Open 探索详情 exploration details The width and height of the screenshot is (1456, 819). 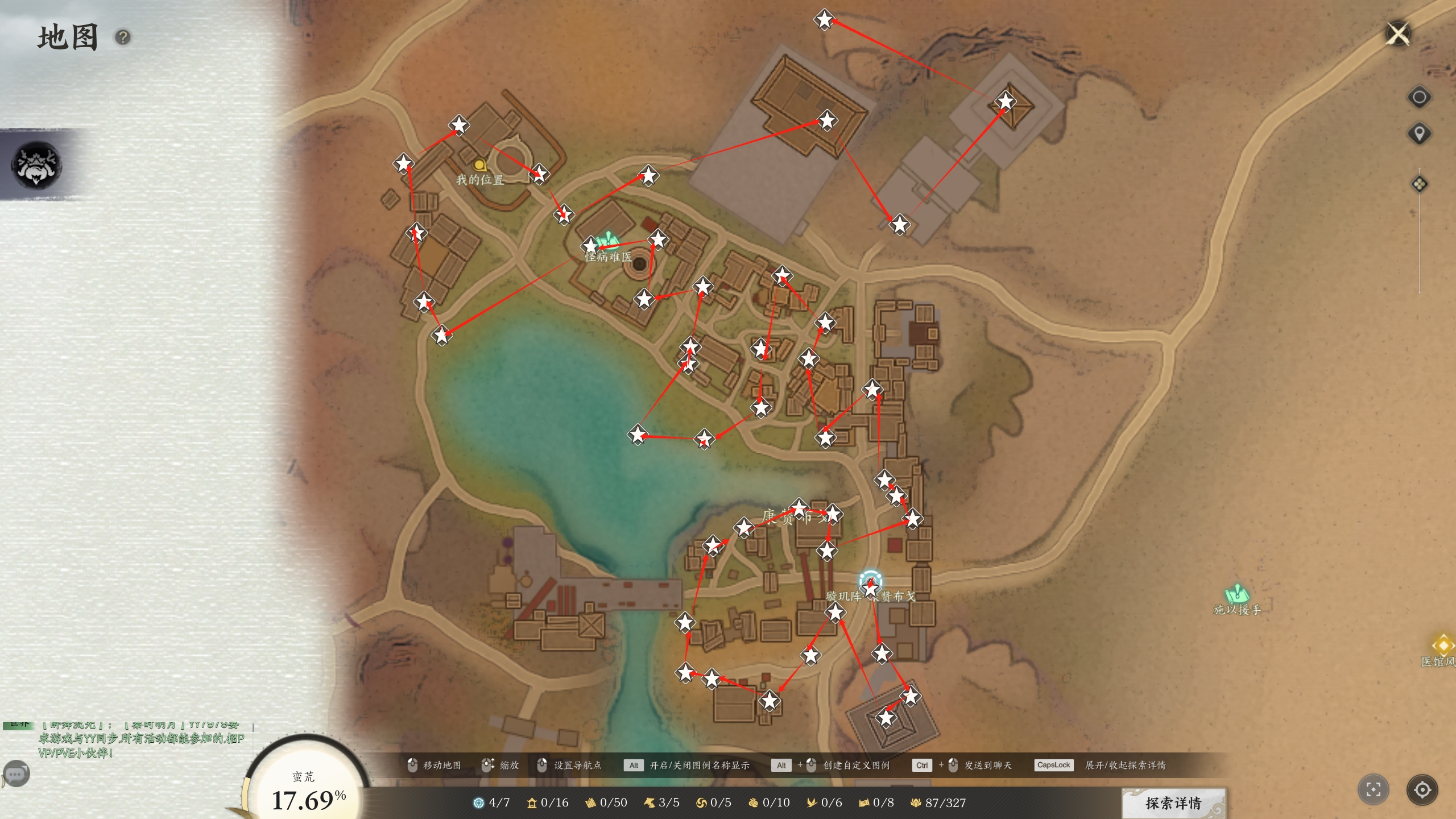tap(1173, 803)
